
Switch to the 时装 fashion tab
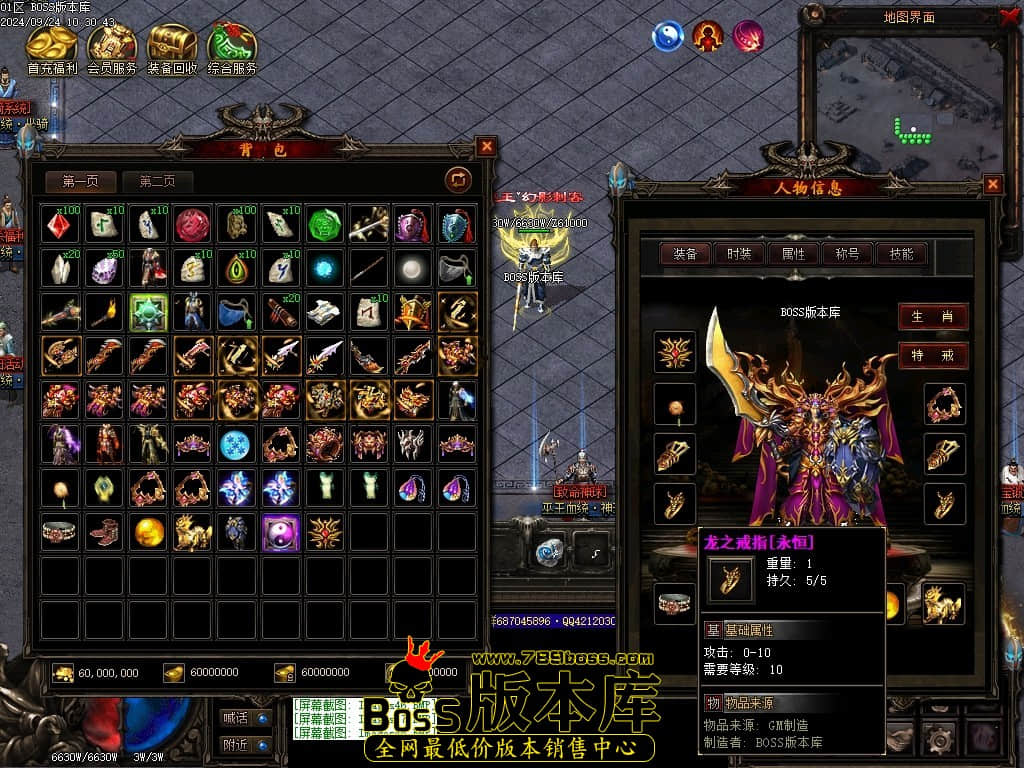[x=739, y=254]
